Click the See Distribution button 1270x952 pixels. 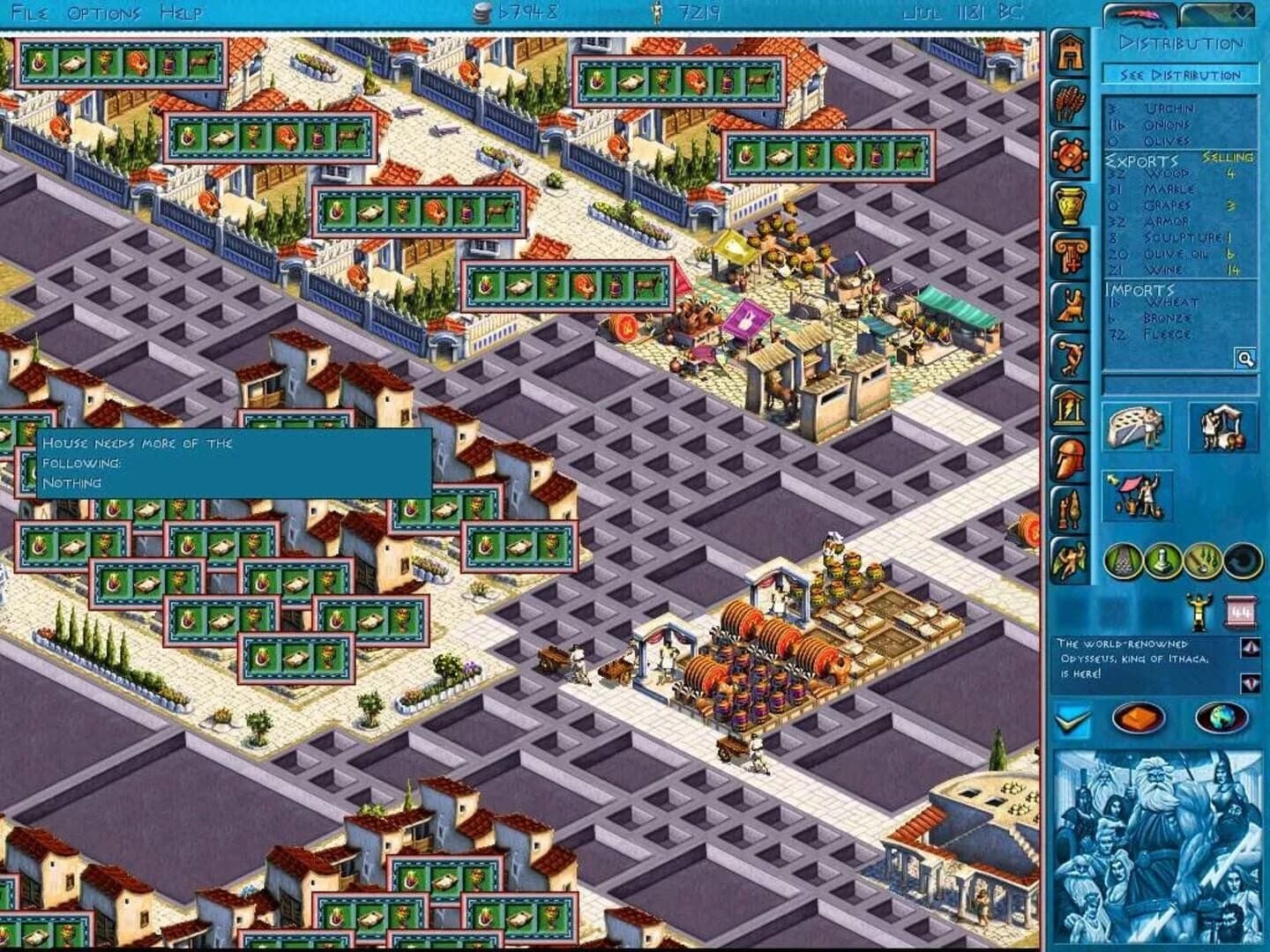[1182, 75]
